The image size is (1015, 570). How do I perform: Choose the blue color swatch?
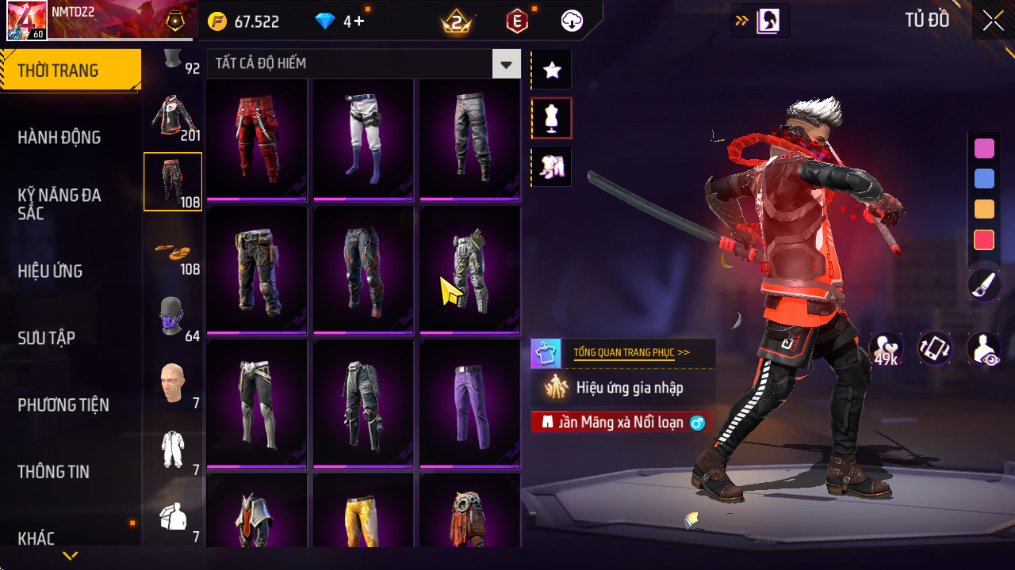[x=984, y=179]
